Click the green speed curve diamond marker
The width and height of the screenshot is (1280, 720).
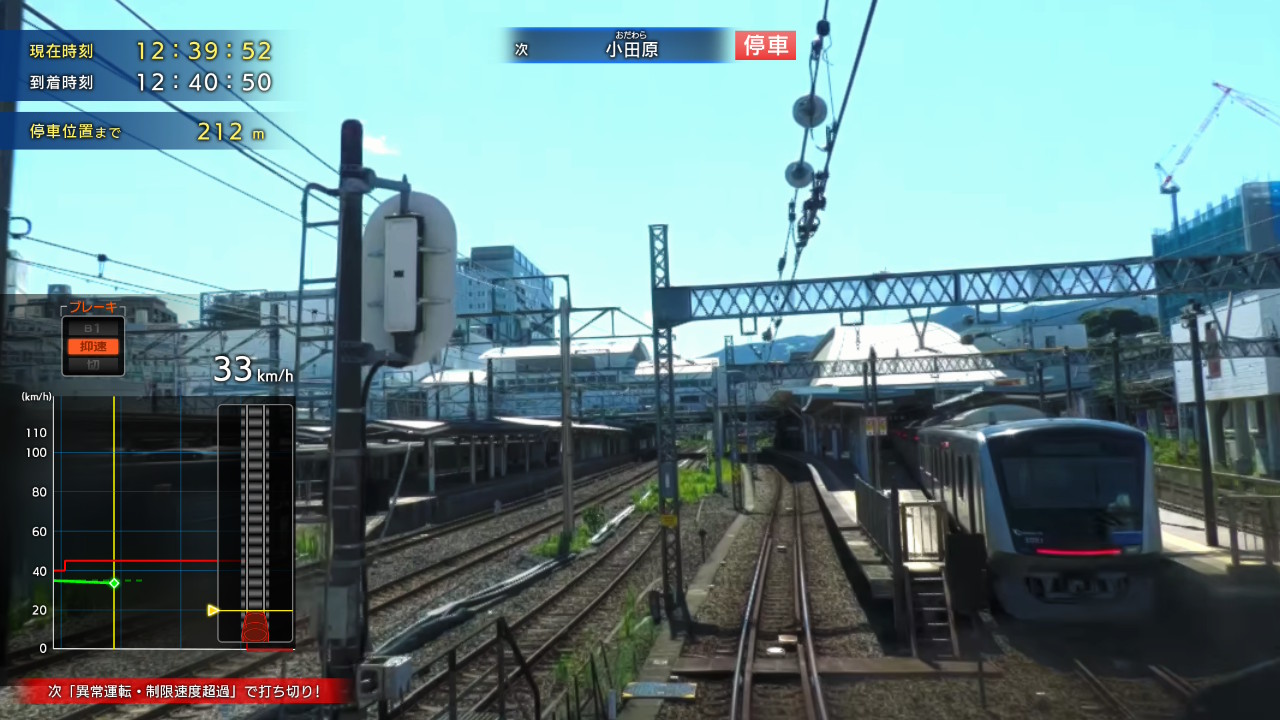(x=113, y=584)
